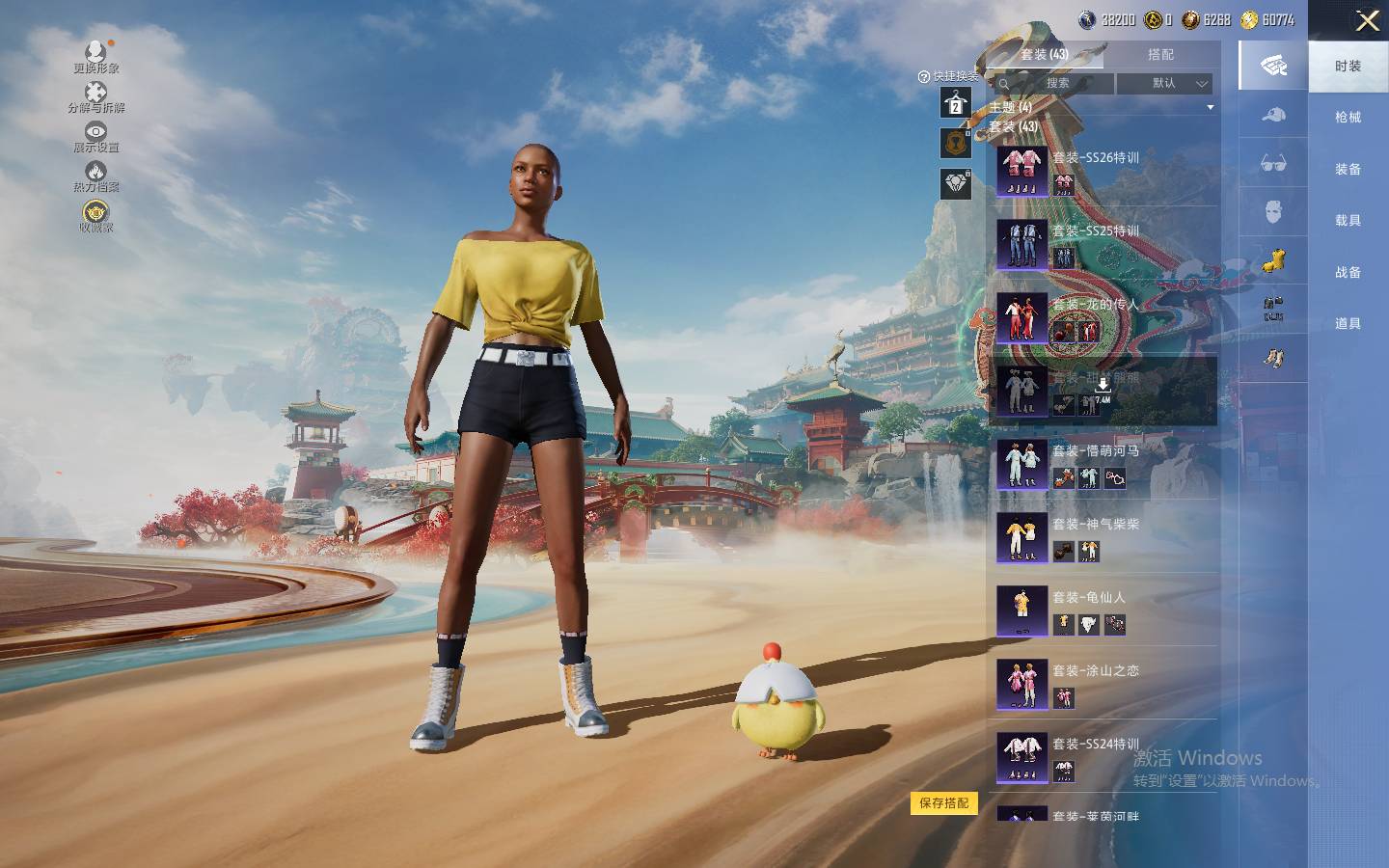1389x868 pixels.
Task: Select the 载具 vehicles tab
Action: pyautogui.click(x=1348, y=221)
